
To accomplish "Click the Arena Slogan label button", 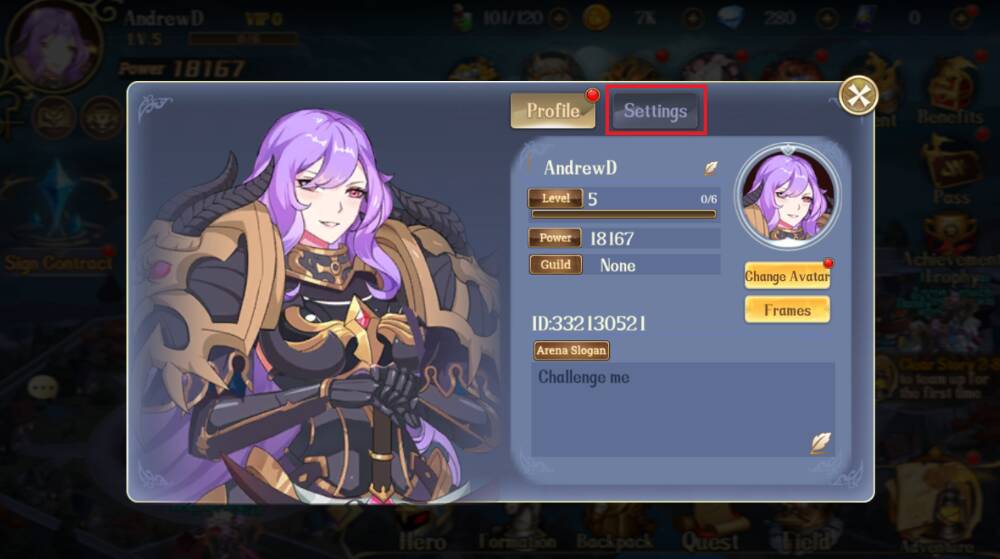I will [572, 350].
